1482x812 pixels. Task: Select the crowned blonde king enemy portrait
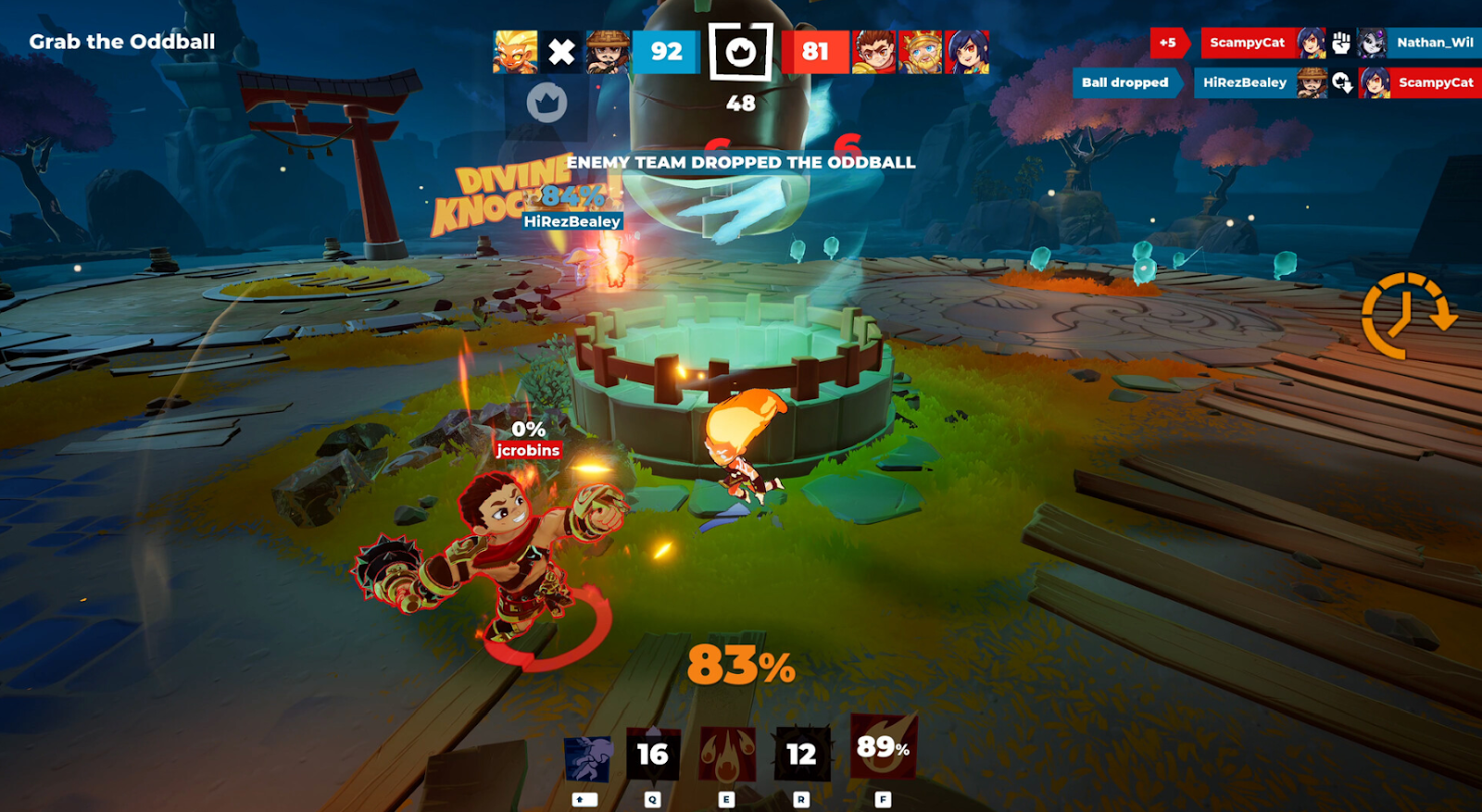pos(920,52)
